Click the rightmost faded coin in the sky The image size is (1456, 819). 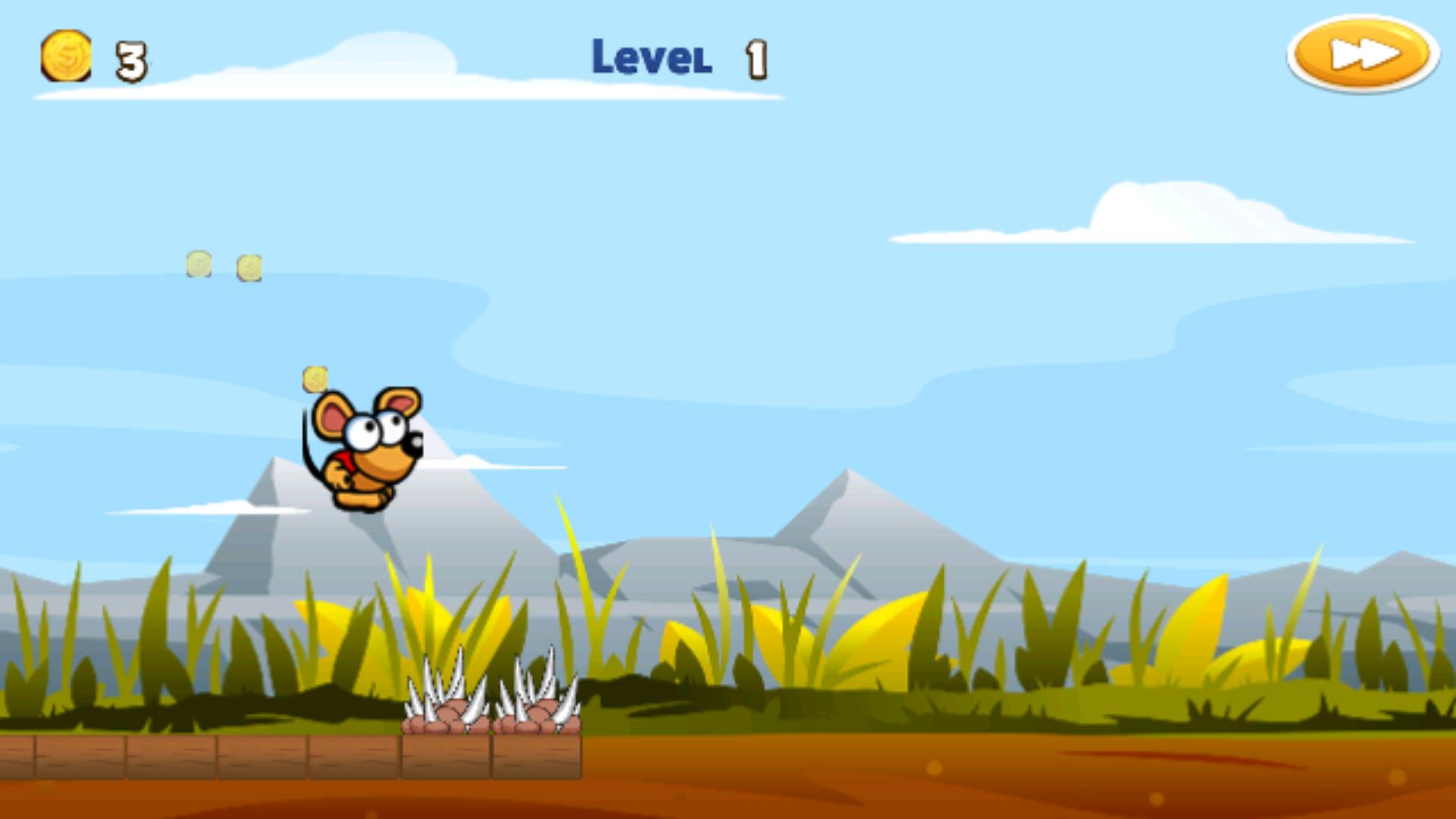pos(248,268)
